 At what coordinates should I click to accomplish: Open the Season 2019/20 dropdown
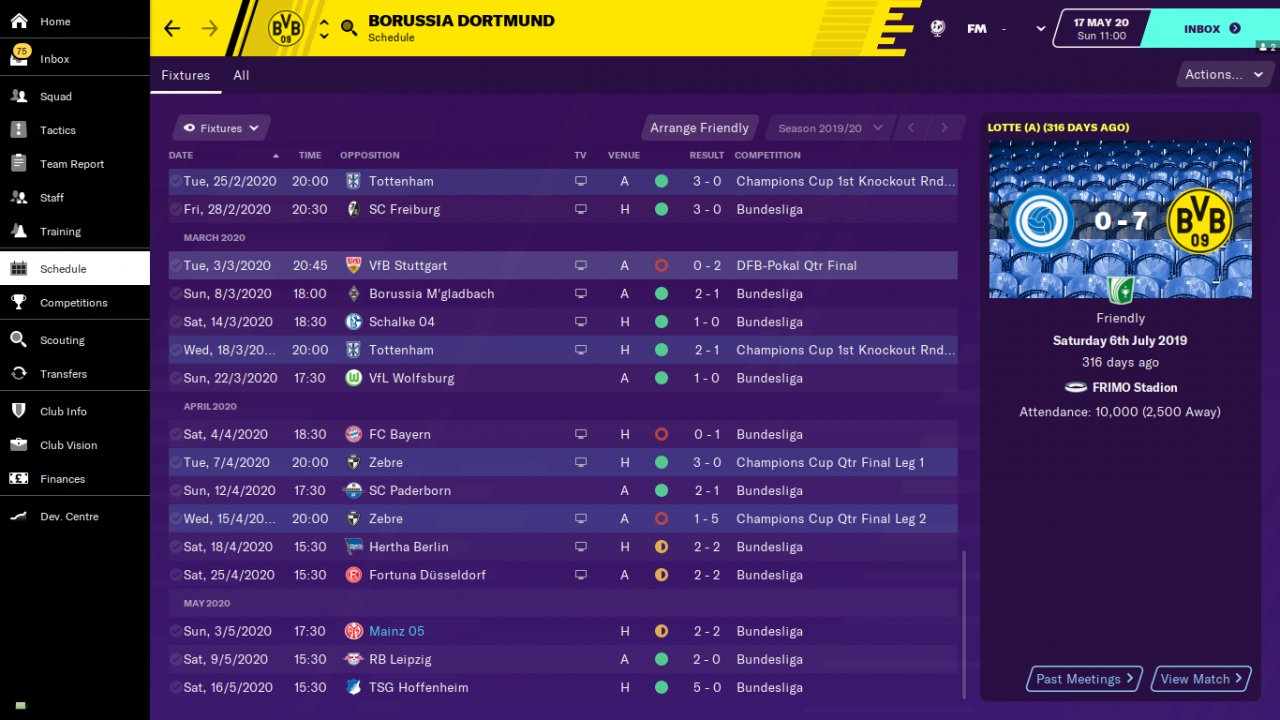(x=830, y=128)
